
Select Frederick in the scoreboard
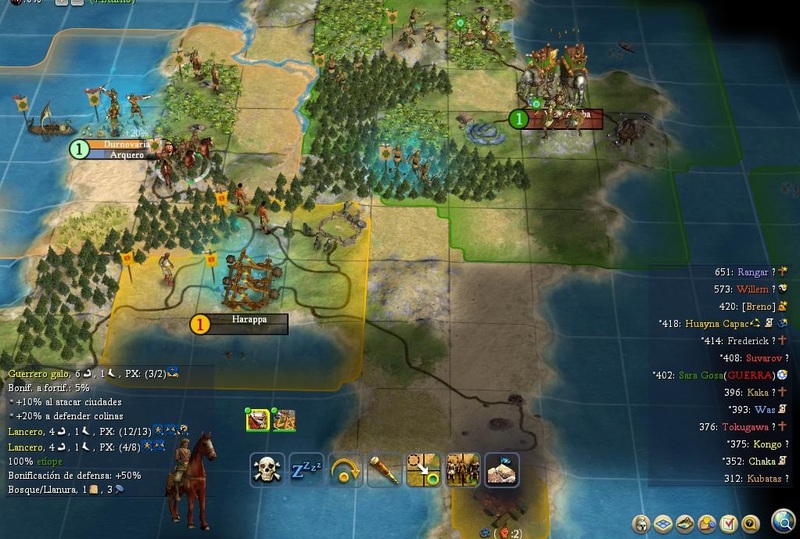(x=750, y=340)
